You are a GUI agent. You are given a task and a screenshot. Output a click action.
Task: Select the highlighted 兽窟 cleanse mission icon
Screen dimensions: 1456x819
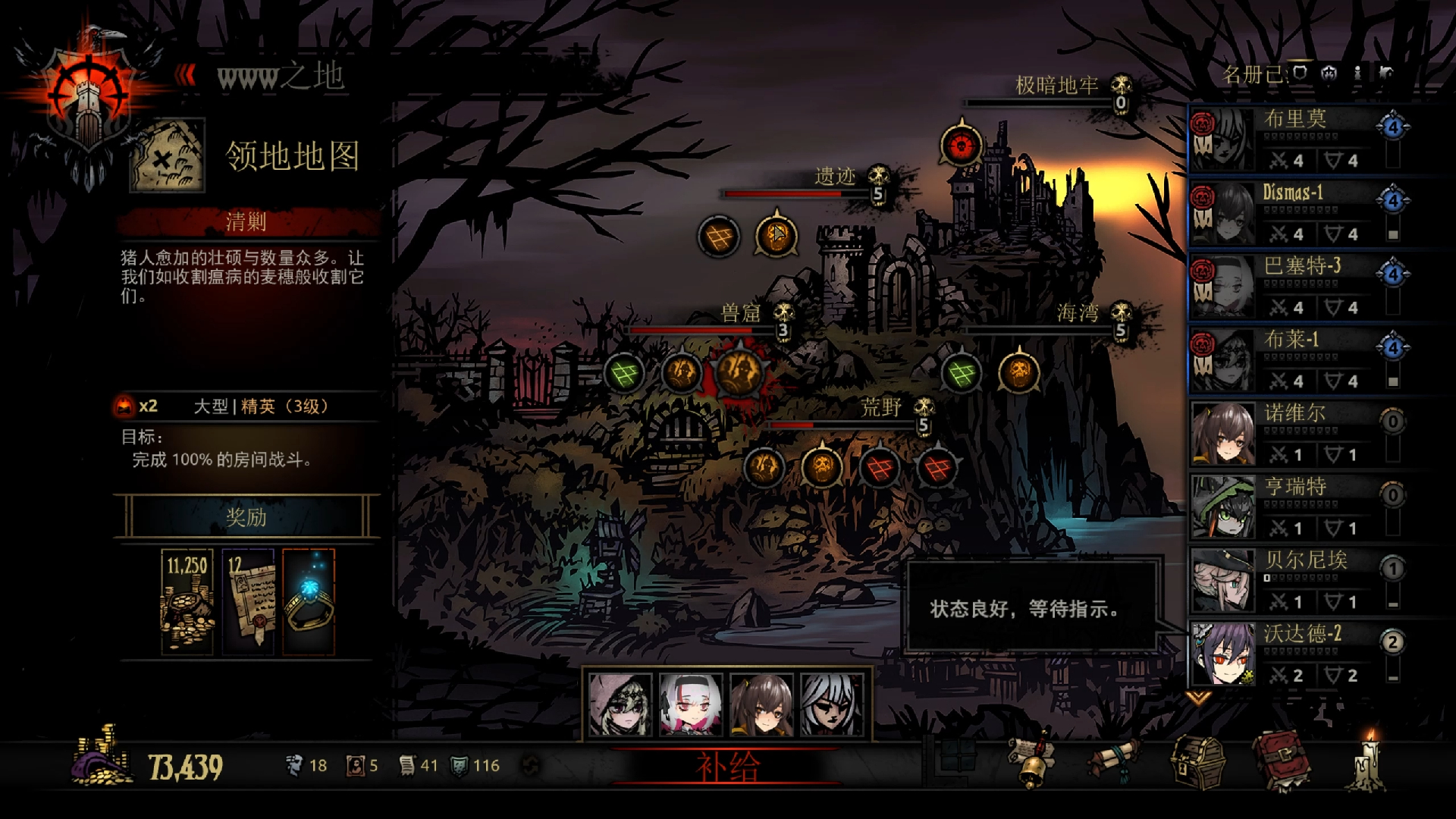tap(738, 372)
